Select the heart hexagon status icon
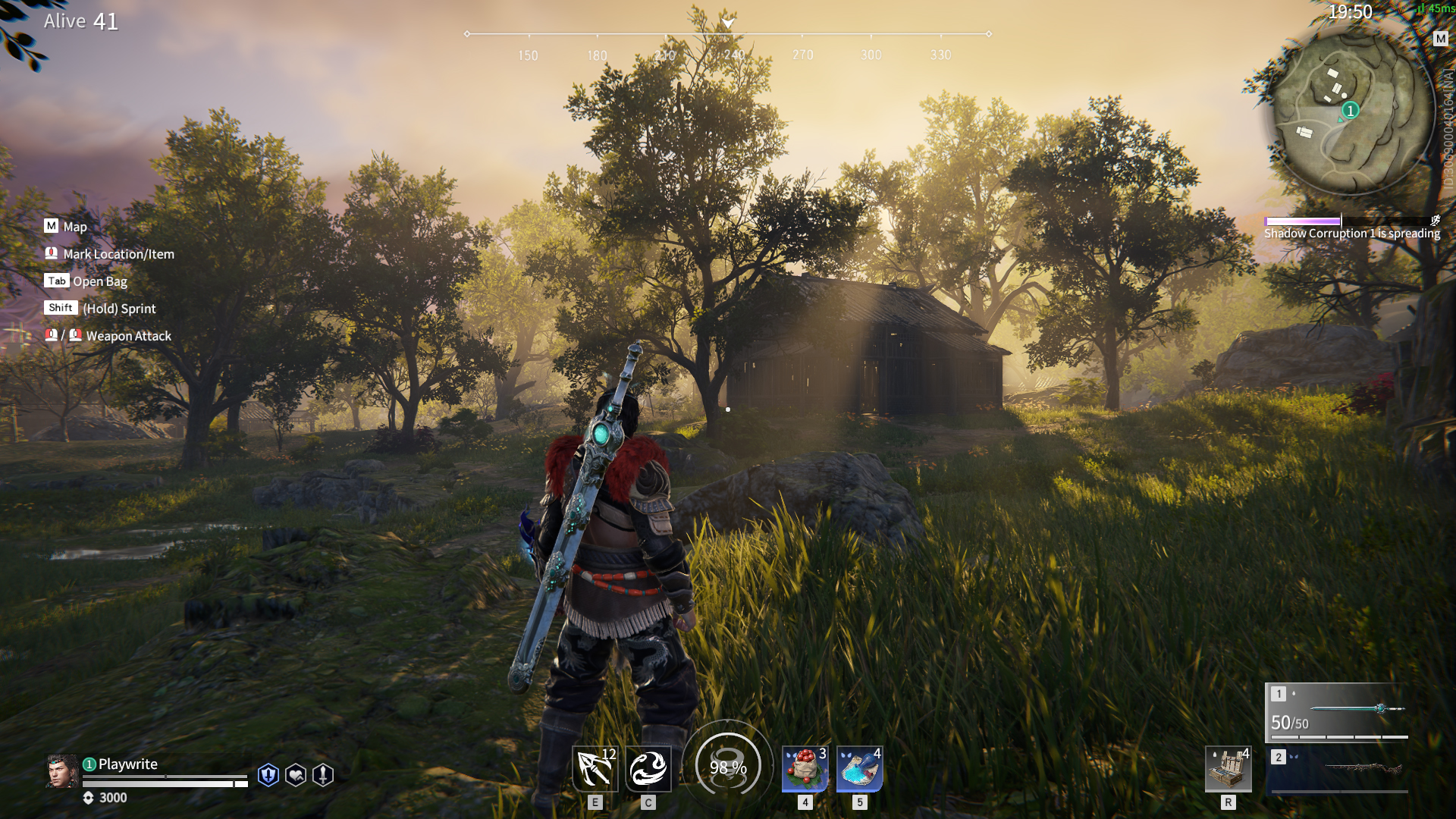Image resolution: width=1456 pixels, height=819 pixels. pyautogui.click(x=296, y=775)
